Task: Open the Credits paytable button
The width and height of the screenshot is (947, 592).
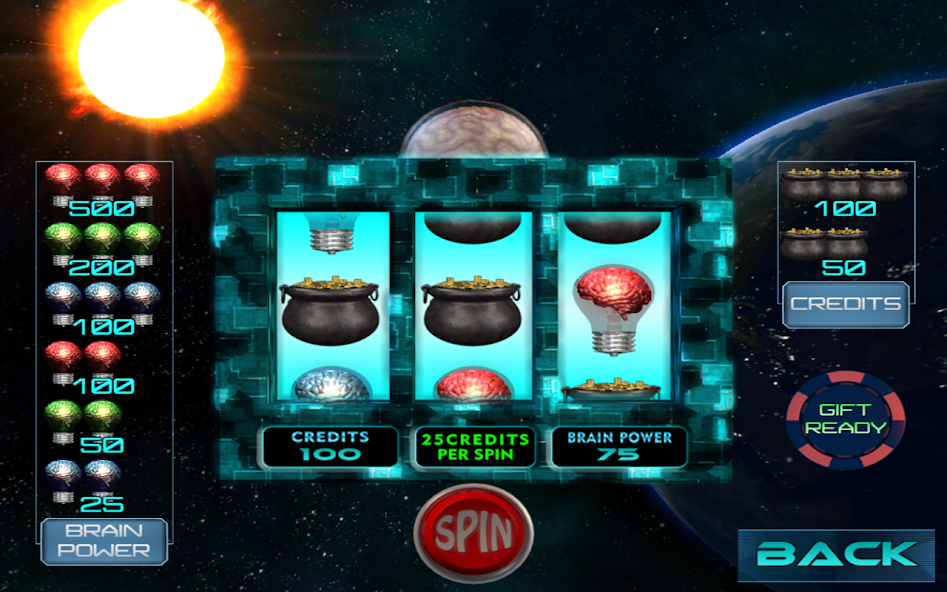Action: pyautogui.click(x=845, y=304)
